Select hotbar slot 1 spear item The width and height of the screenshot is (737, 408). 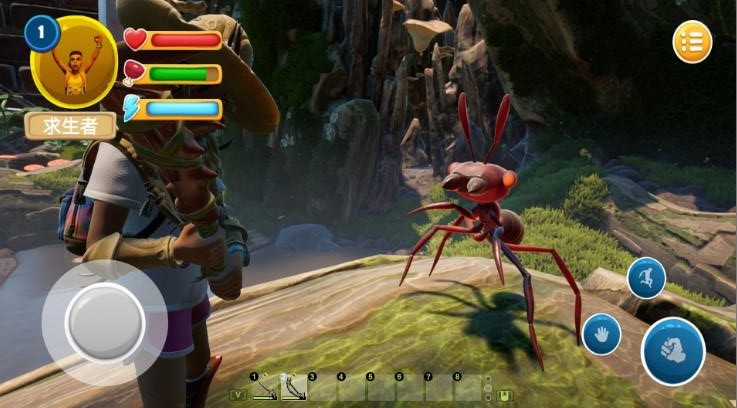click(264, 388)
